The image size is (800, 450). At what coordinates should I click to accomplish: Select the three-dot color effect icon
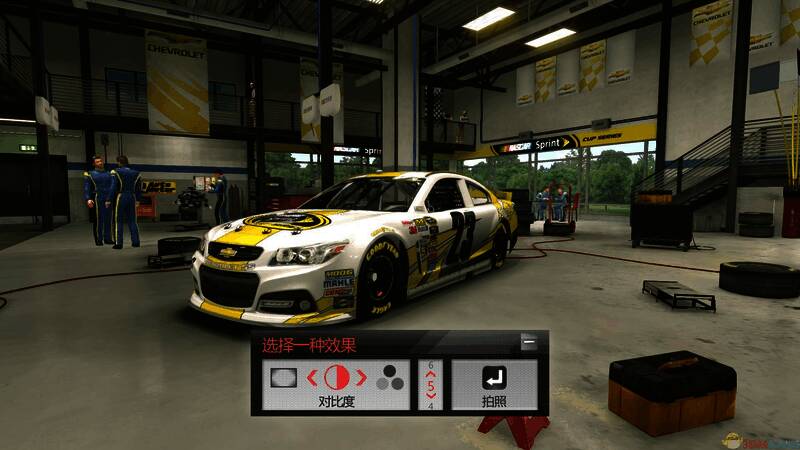tap(390, 378)
